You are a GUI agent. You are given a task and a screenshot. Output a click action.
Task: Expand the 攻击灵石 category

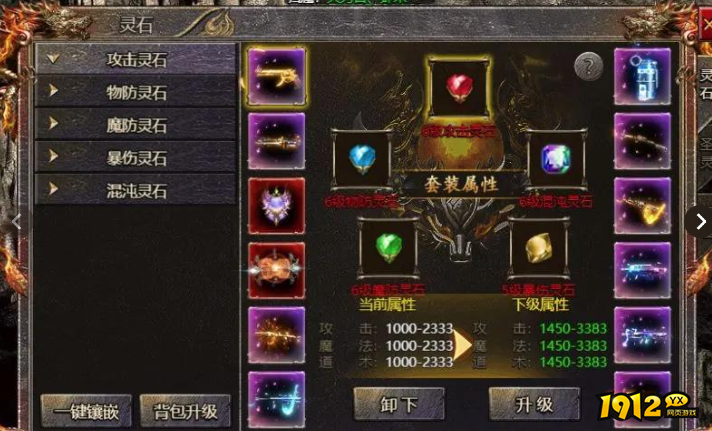point(136,59)
